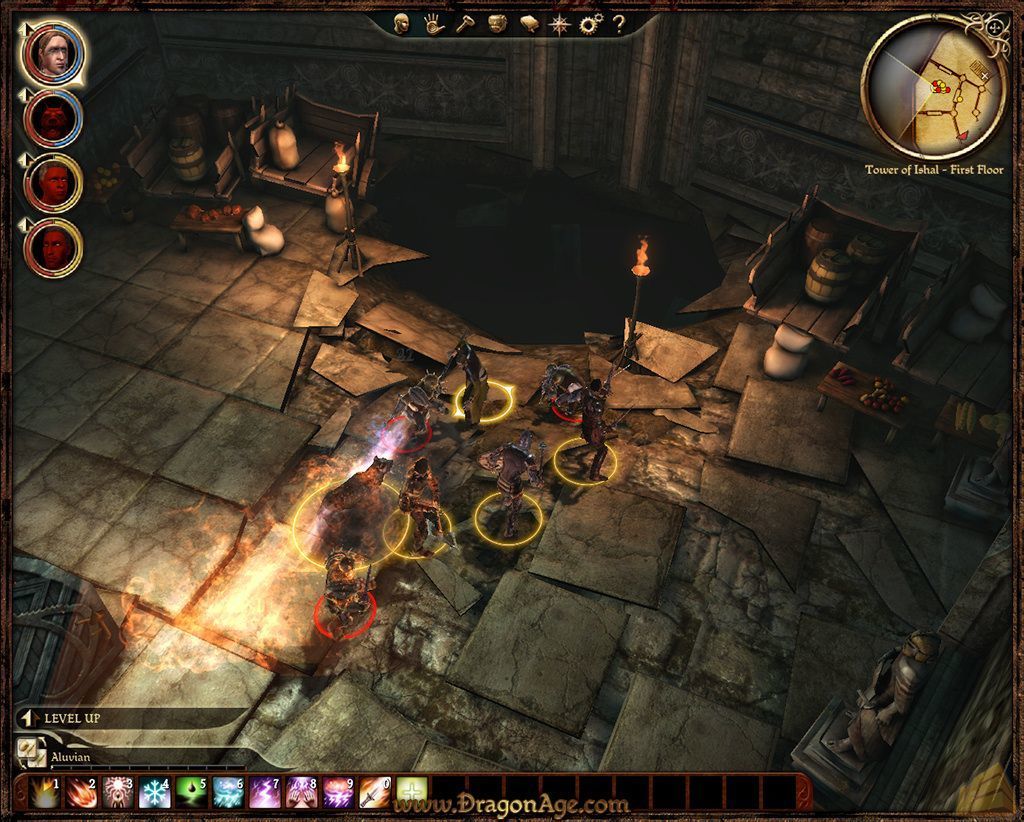The image size is (1024, 822).
Task: Open the character record head icon
Action: [x=401, y=24]
